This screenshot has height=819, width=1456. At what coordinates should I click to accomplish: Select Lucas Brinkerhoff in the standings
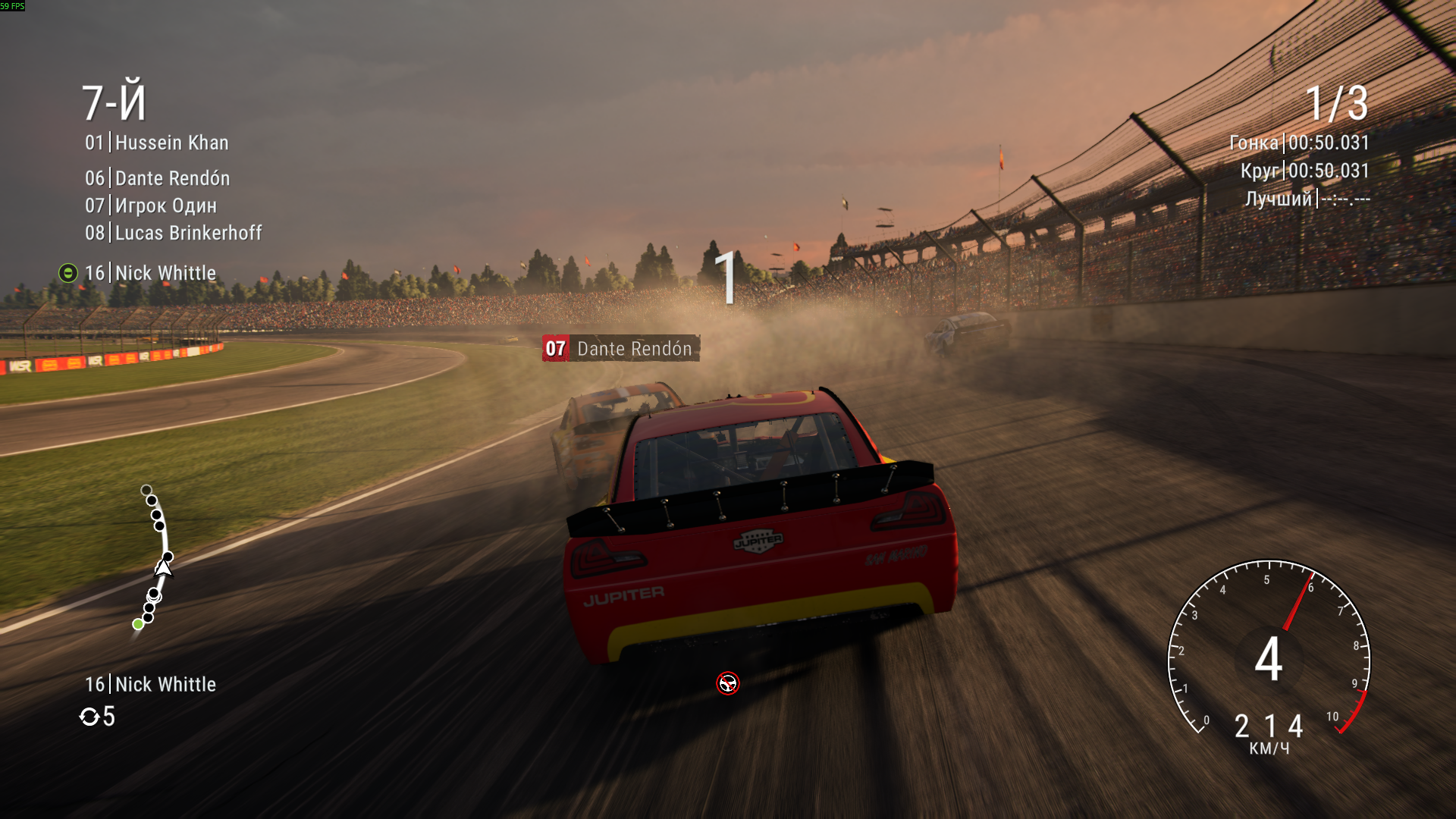point(174,233)
